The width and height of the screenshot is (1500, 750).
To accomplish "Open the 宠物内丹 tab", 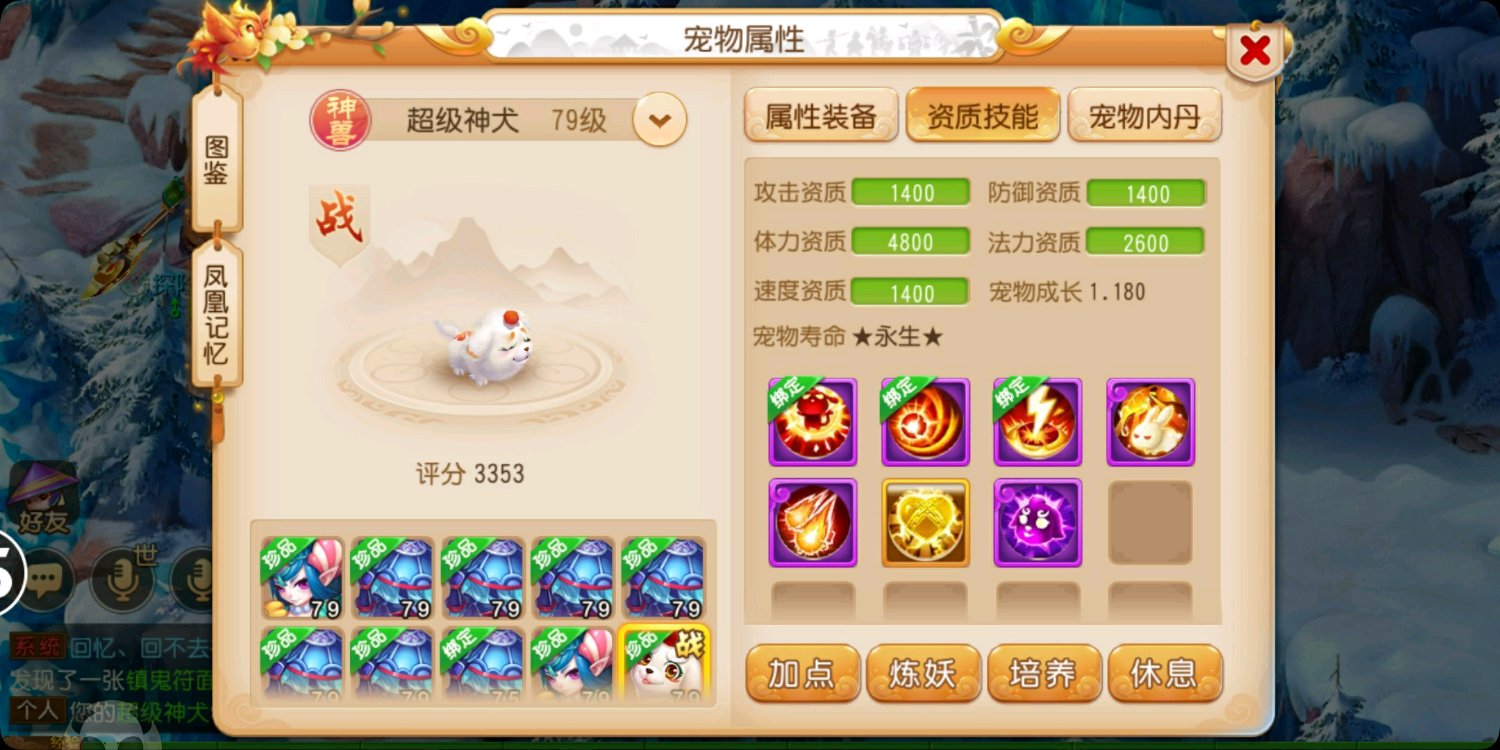I will click(1144, 114).
